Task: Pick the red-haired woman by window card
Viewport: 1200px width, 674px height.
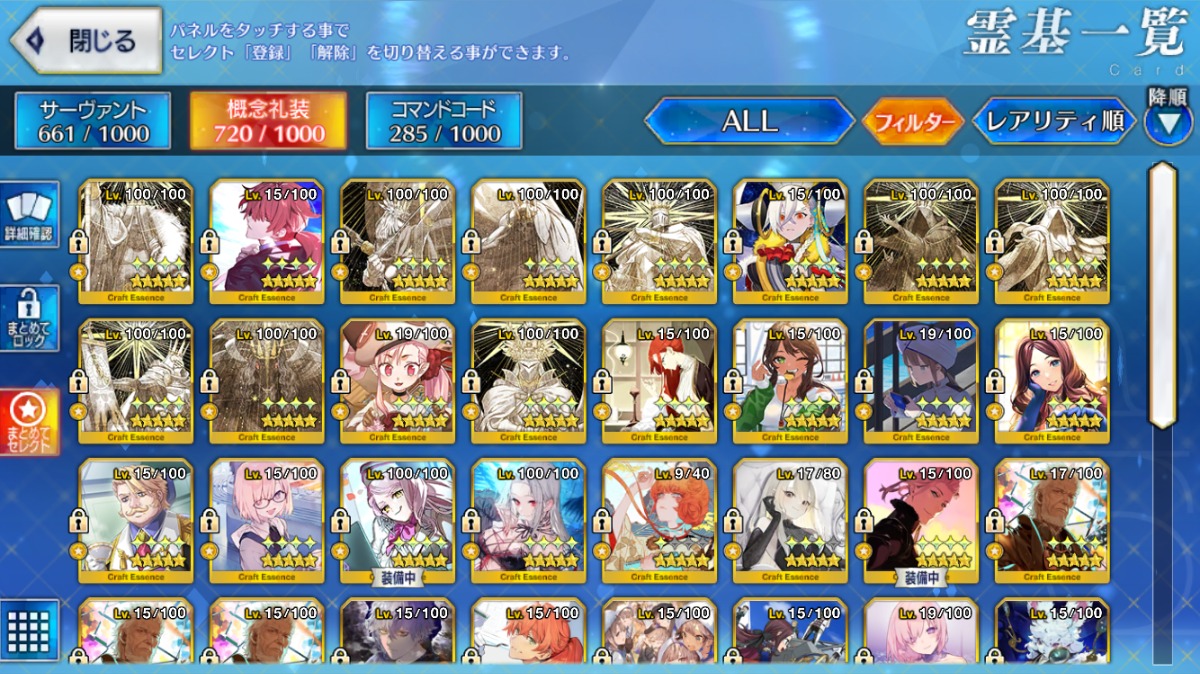Action: (x=659, y=380)
